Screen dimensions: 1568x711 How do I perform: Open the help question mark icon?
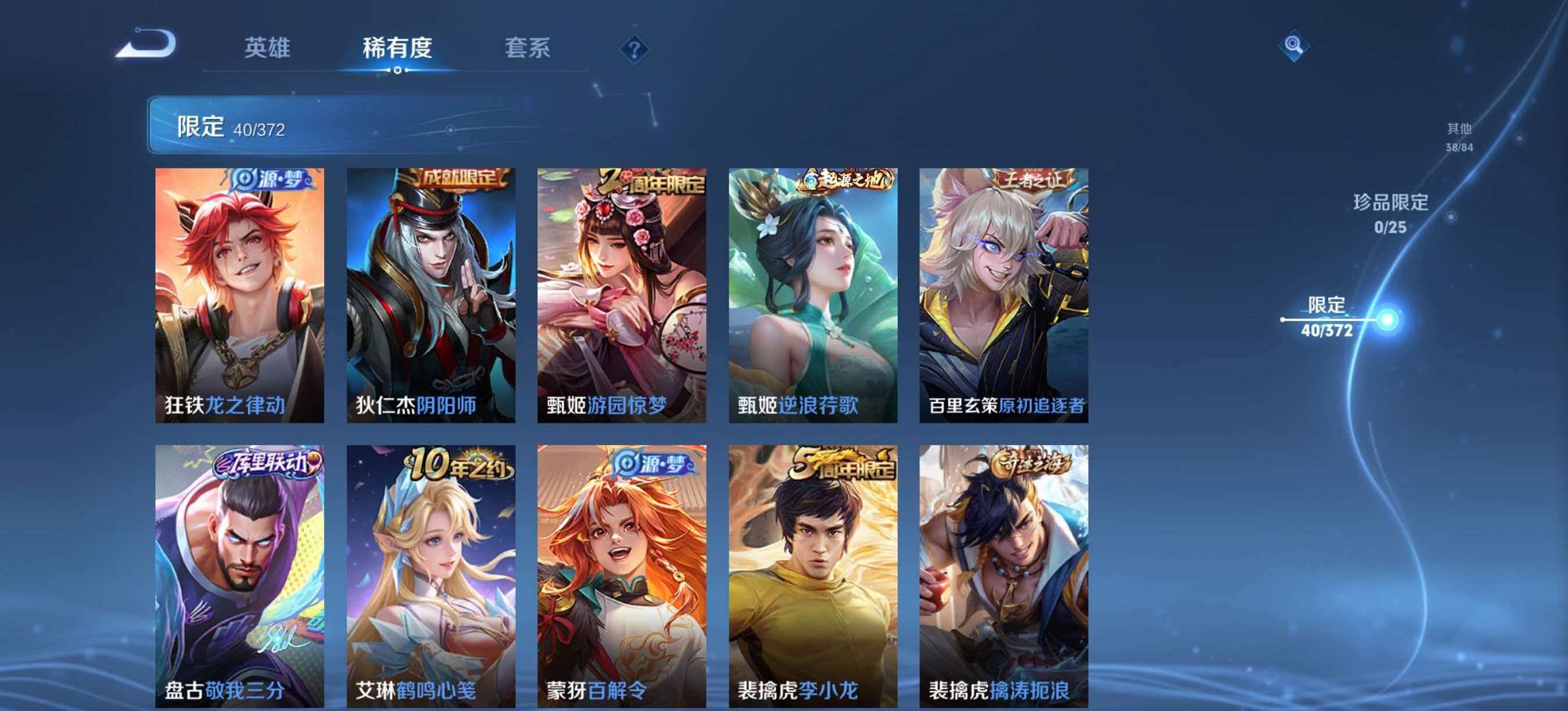(635, 48)
